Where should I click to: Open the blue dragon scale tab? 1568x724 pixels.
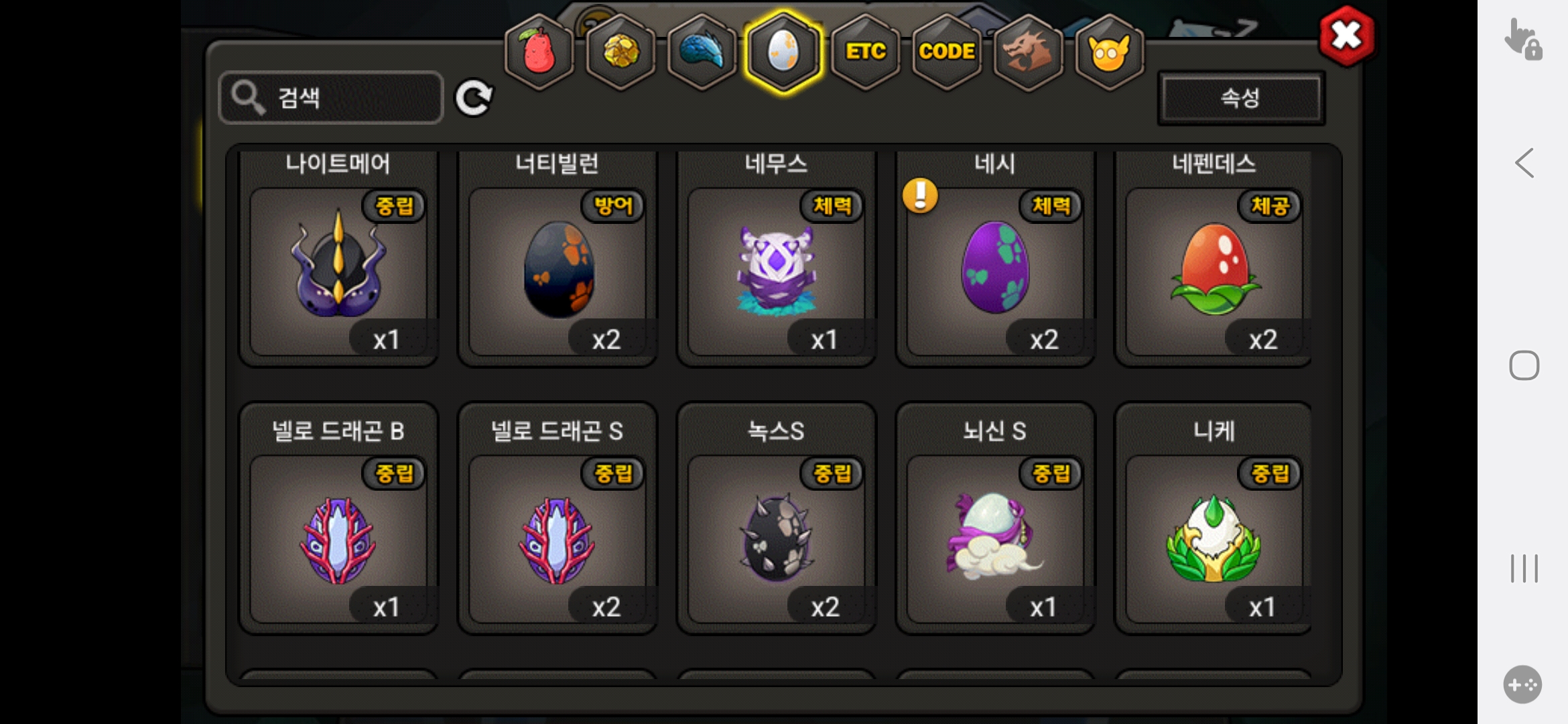[702, 52]
